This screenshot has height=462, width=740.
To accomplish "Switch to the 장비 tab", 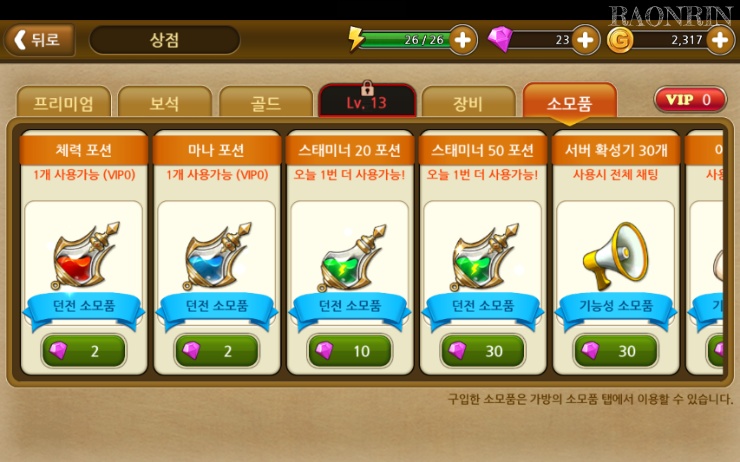I will pos(467,103).
